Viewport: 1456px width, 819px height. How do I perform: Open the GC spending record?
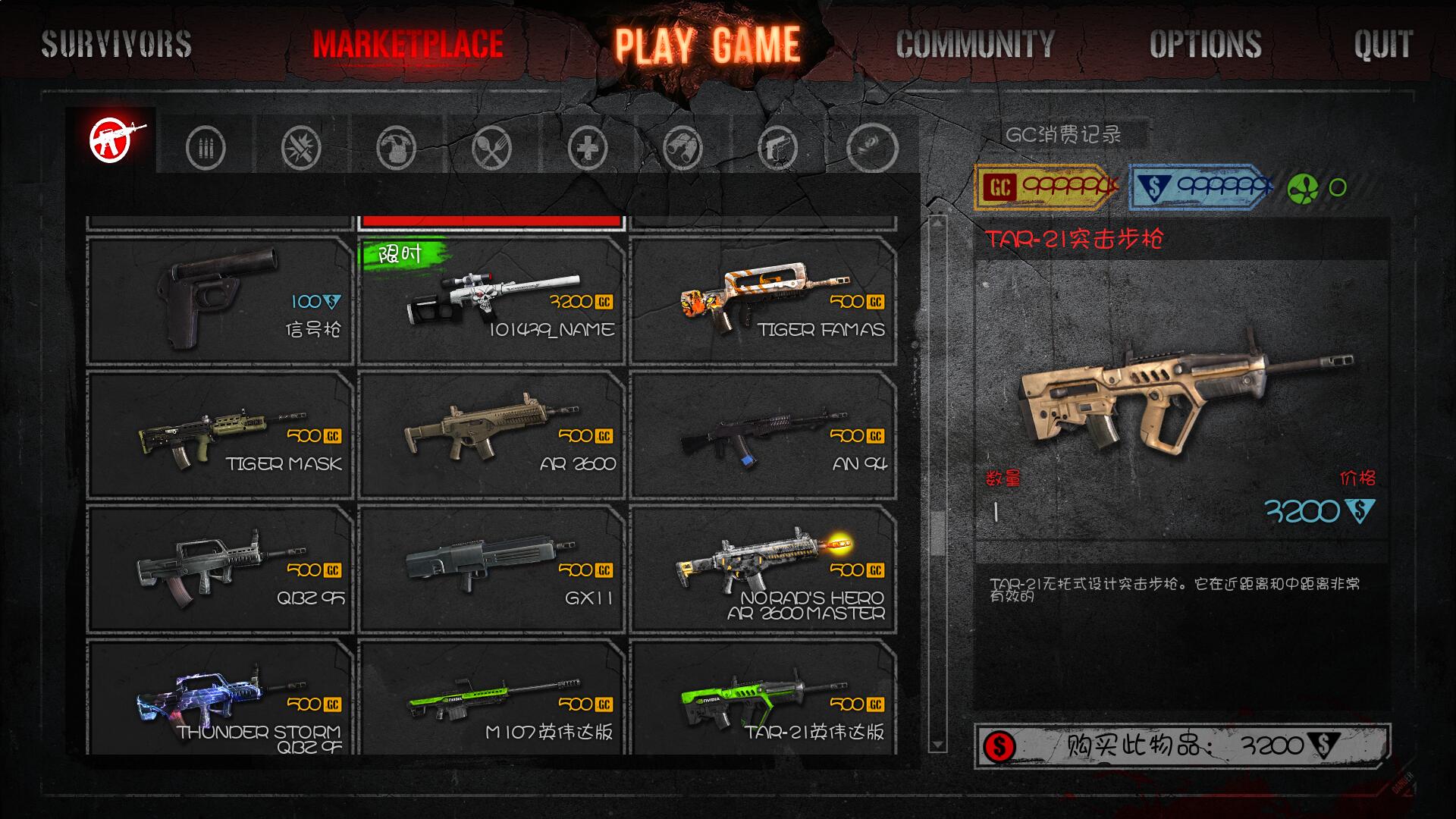[1063, 135]
